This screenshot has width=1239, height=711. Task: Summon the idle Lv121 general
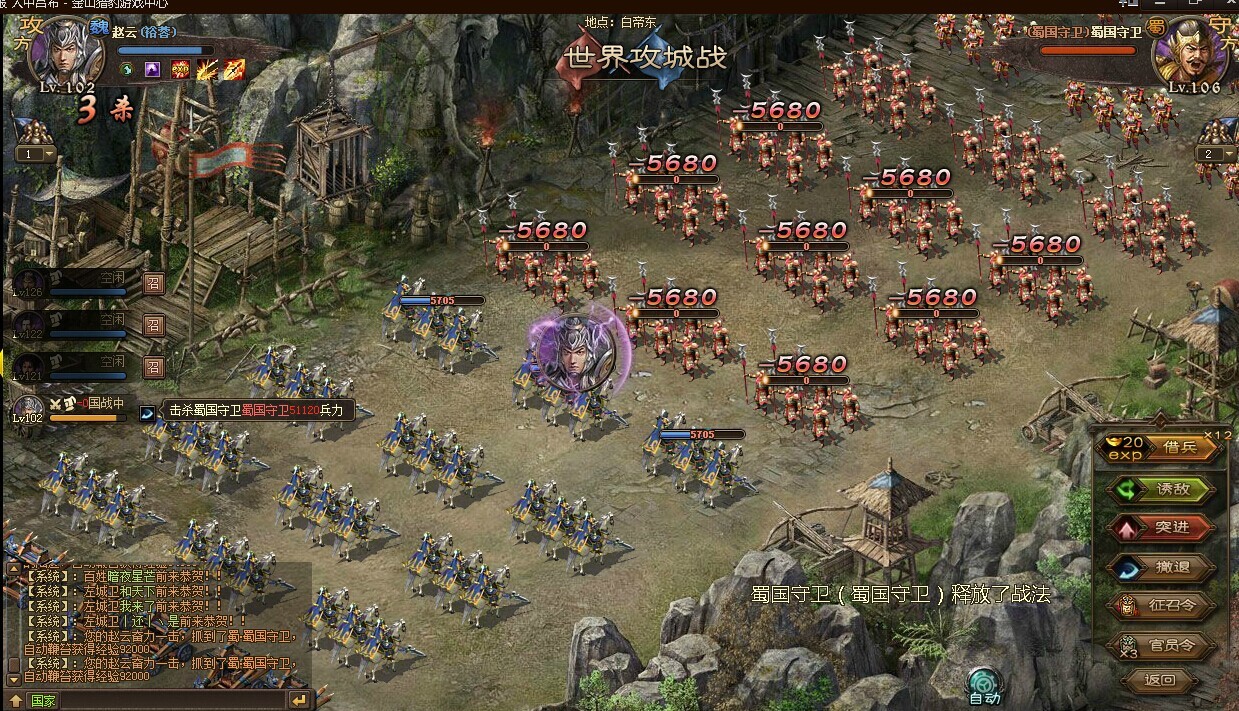(x=153, y=367)
